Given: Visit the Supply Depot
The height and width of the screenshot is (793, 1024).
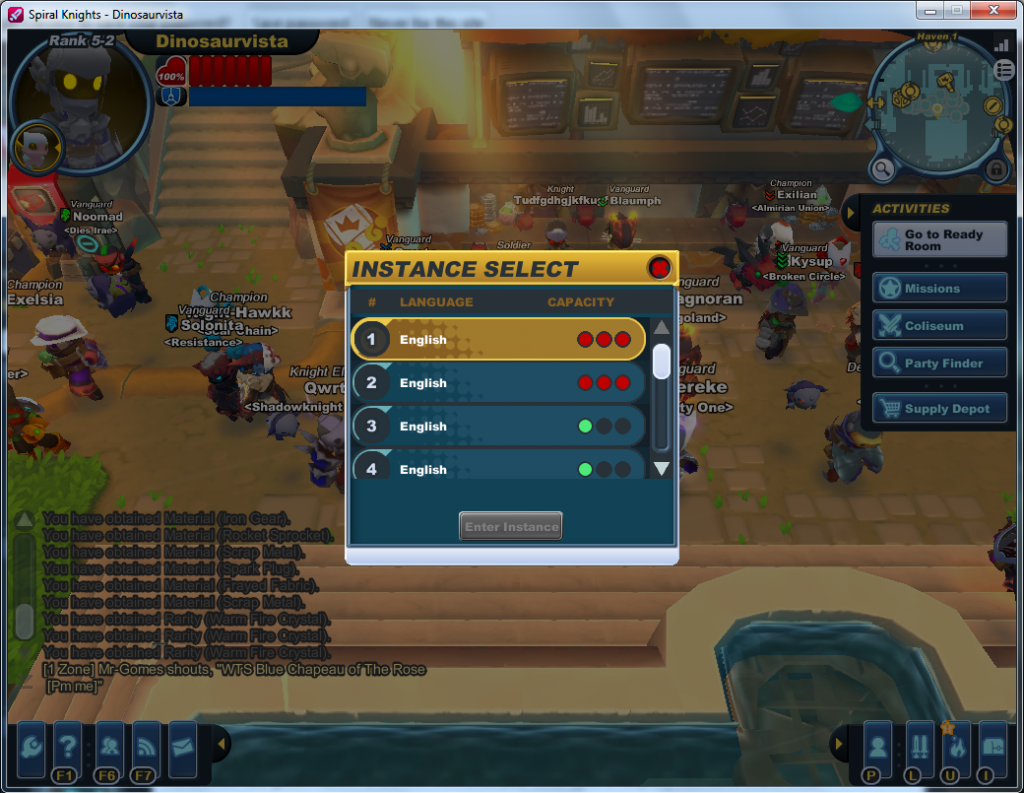Looking at the screenshot, I should click(939, 409).
